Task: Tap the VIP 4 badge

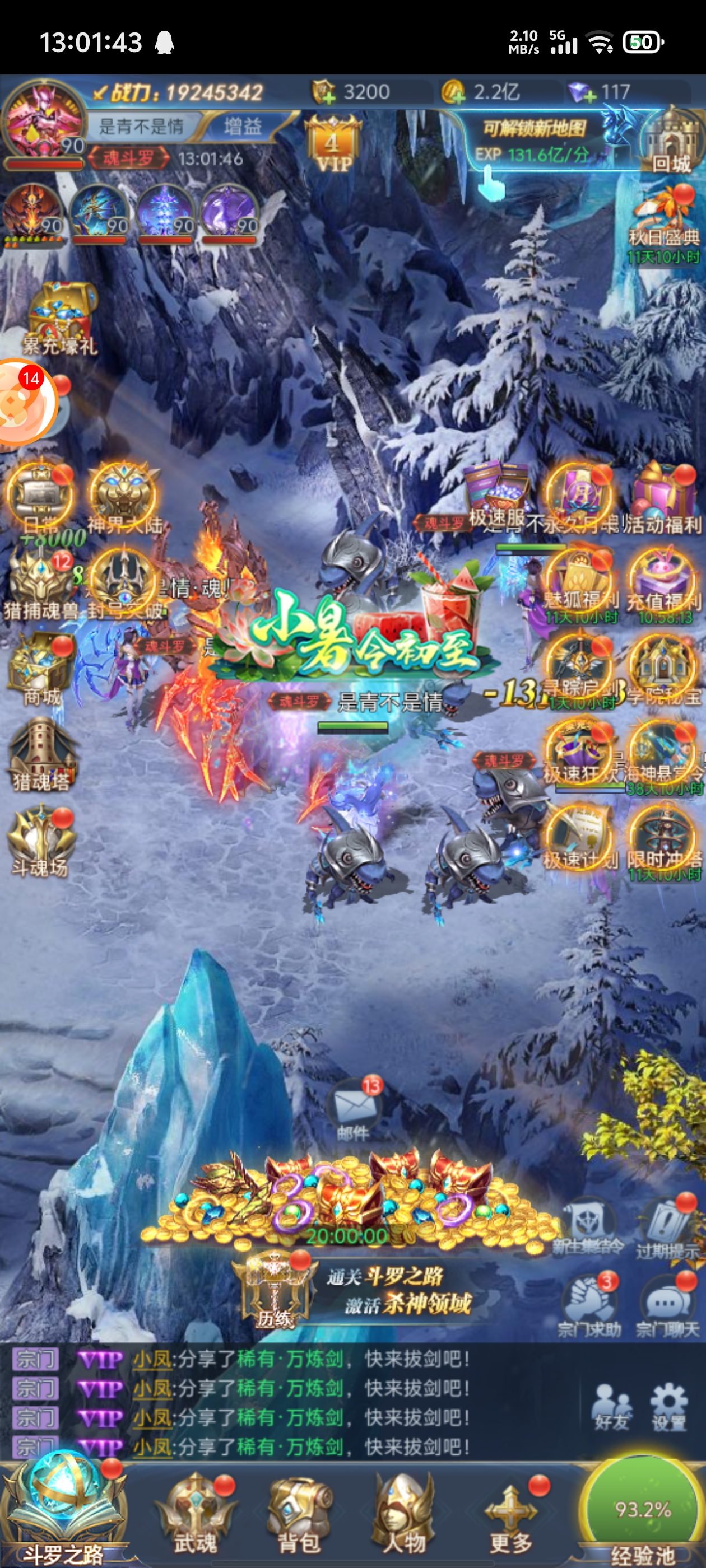Action: (332, 147)
